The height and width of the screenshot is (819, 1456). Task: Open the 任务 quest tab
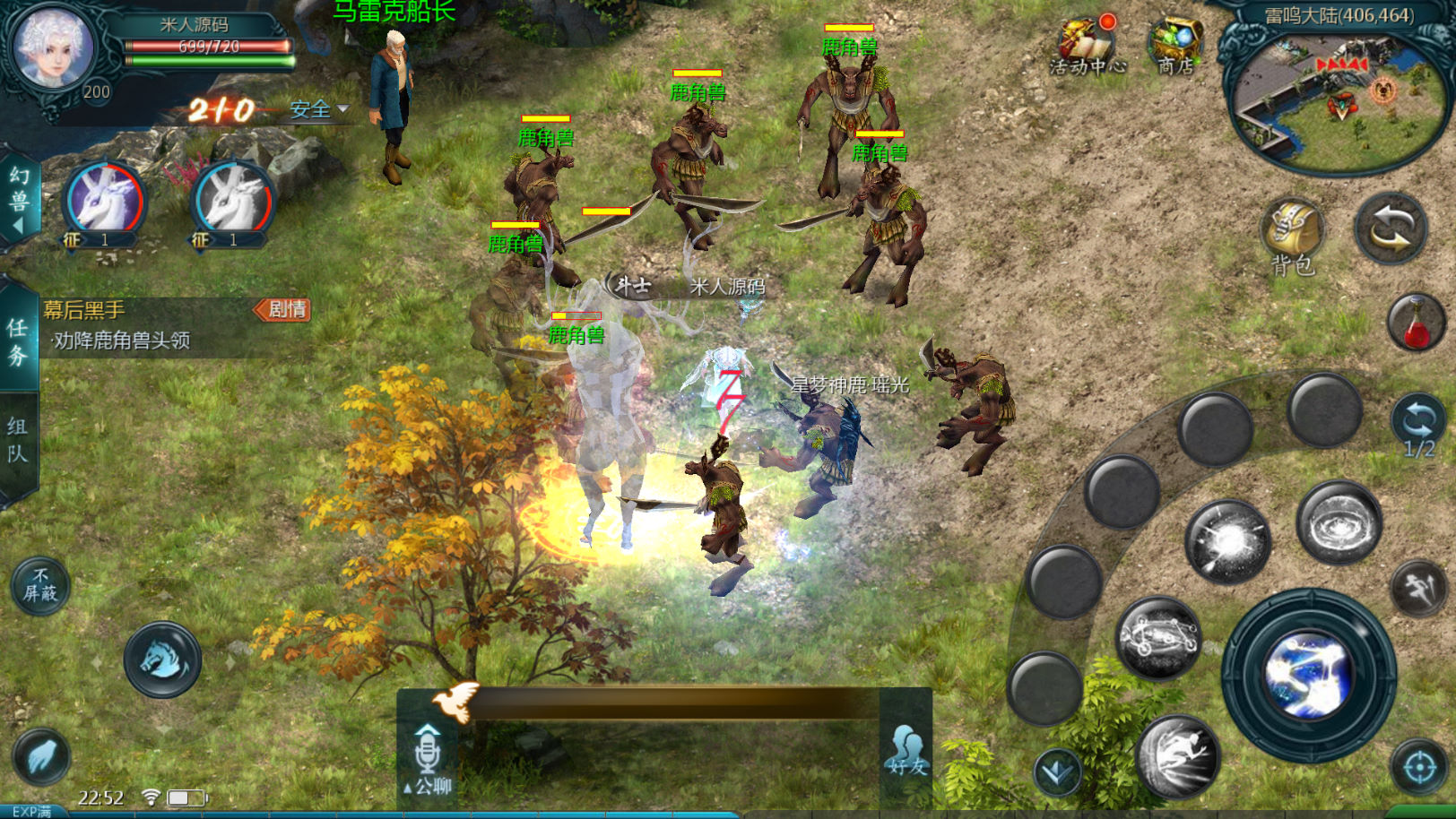tap(18, 341)
